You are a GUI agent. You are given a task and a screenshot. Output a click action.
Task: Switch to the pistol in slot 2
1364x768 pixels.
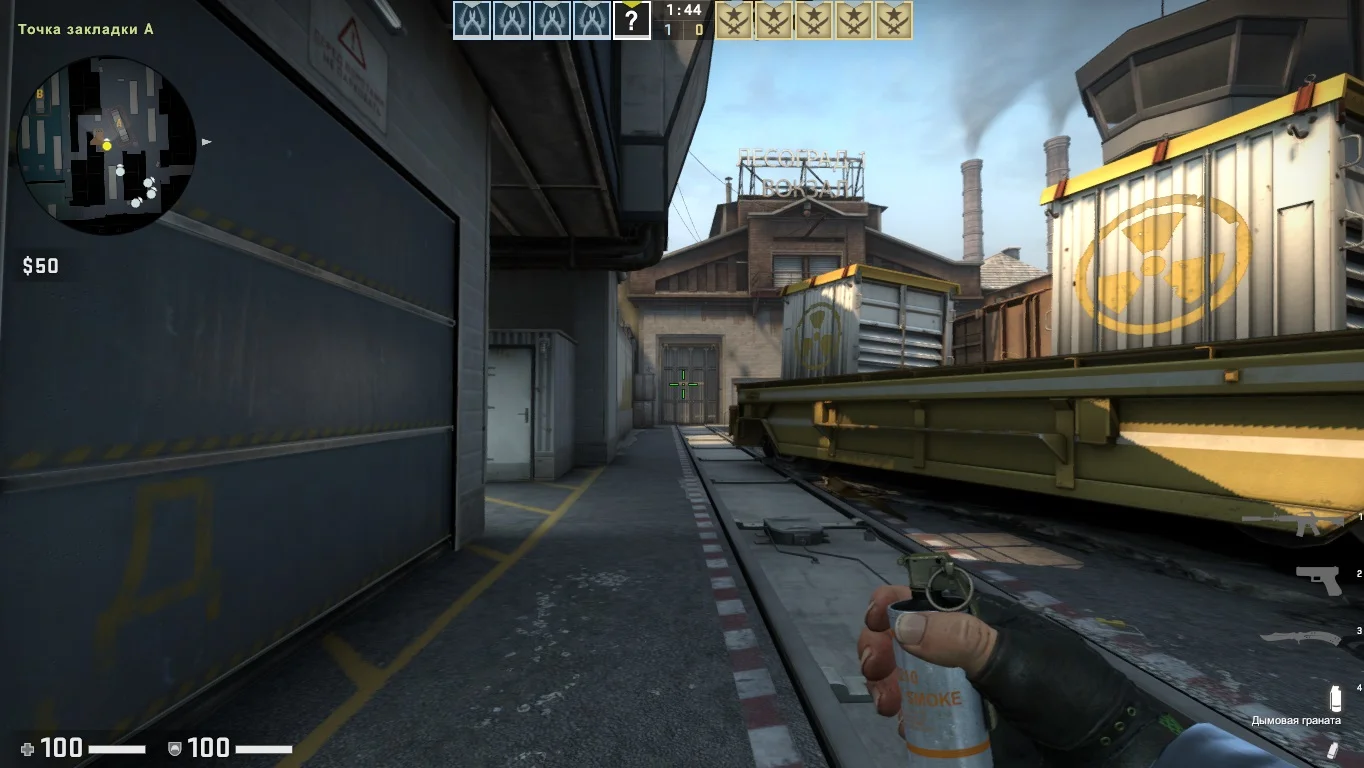pos(1319,580)
